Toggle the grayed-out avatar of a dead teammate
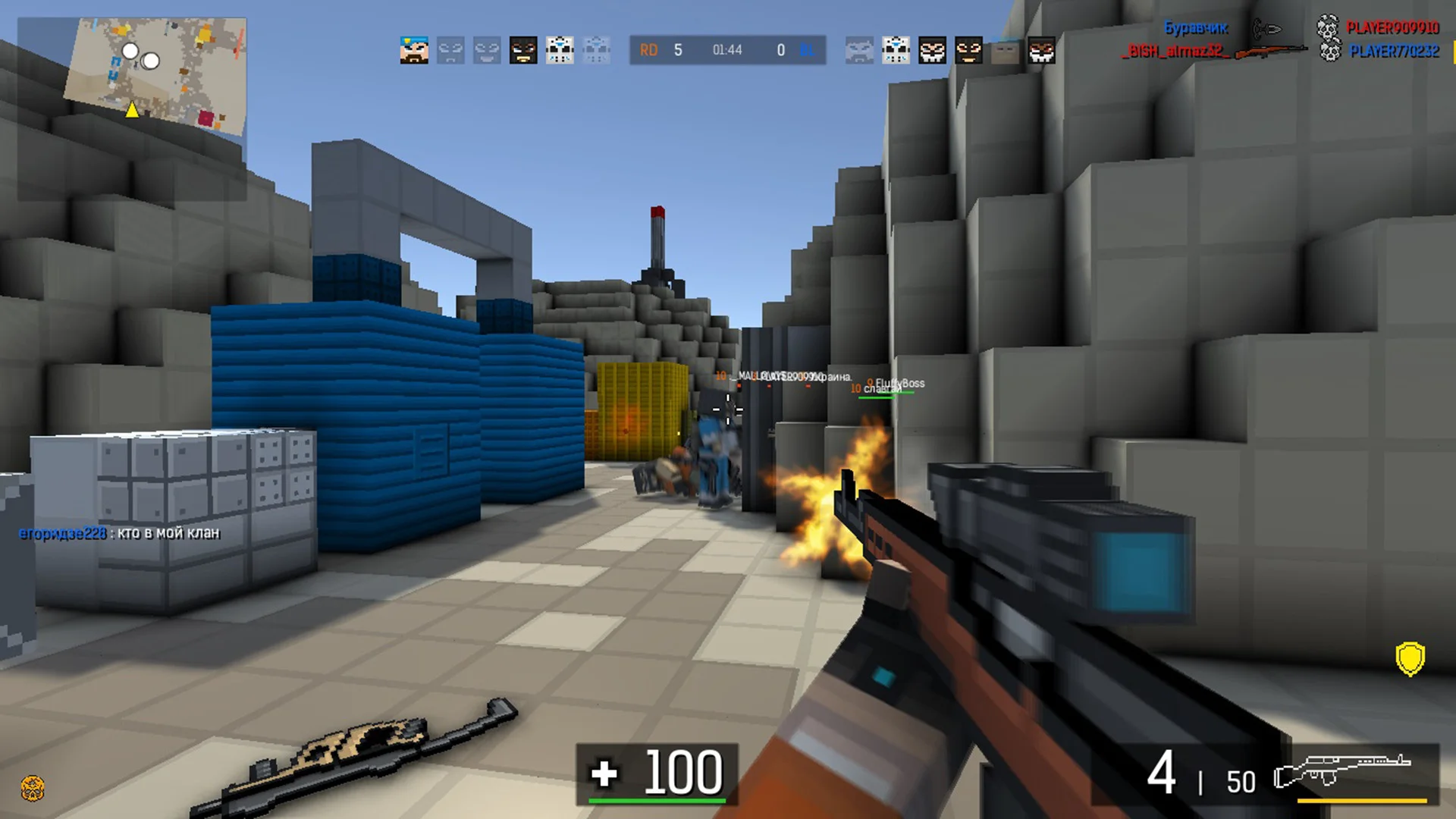Image resolution: width=1456 pixels, height=819 pixels. point(450,49)
